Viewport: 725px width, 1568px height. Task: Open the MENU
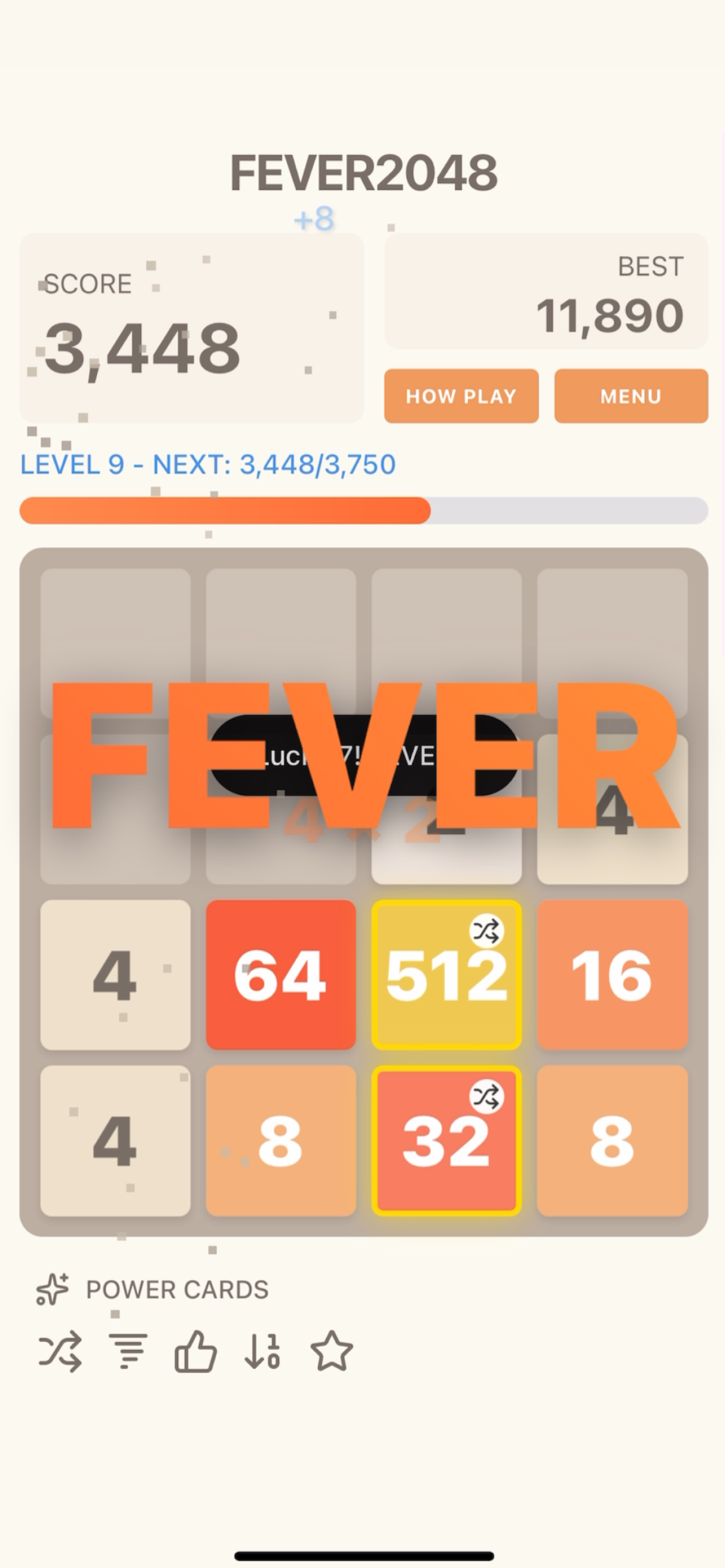(x=631, y=396)
